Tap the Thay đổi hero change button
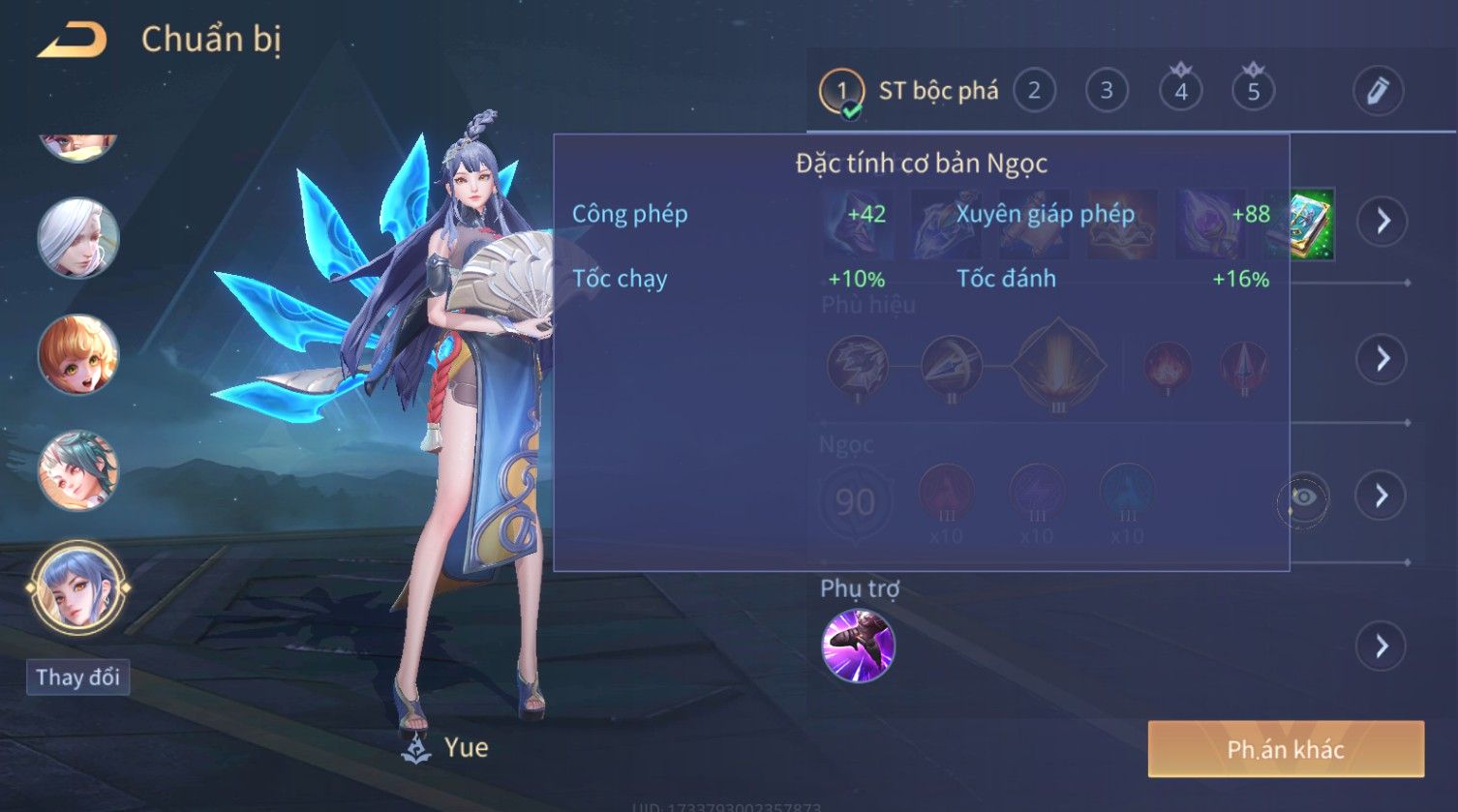The height and width of the screenshot is (812, 1458). tap(77, 677)
